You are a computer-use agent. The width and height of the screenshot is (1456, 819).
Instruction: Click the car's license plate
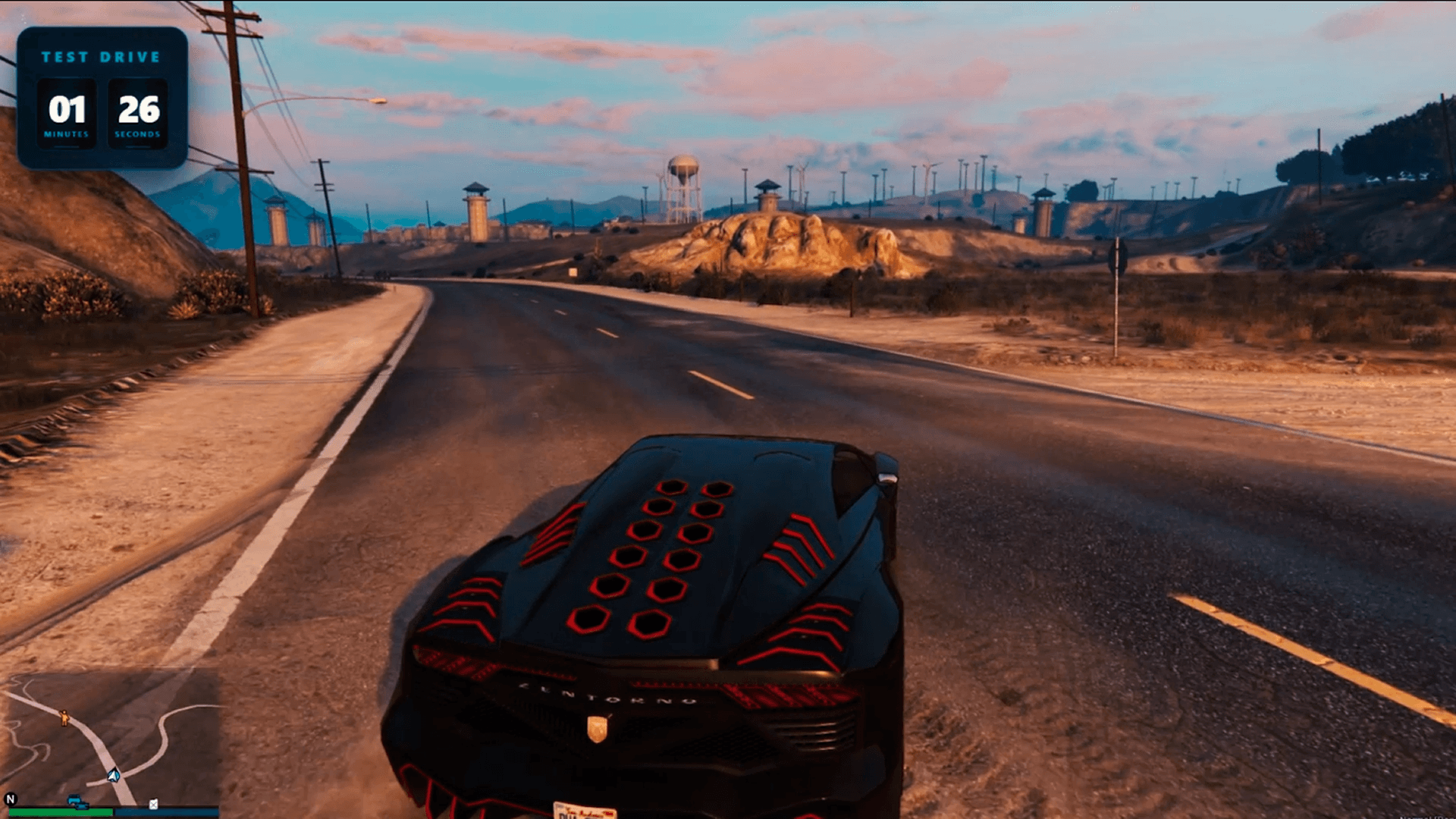584,811
